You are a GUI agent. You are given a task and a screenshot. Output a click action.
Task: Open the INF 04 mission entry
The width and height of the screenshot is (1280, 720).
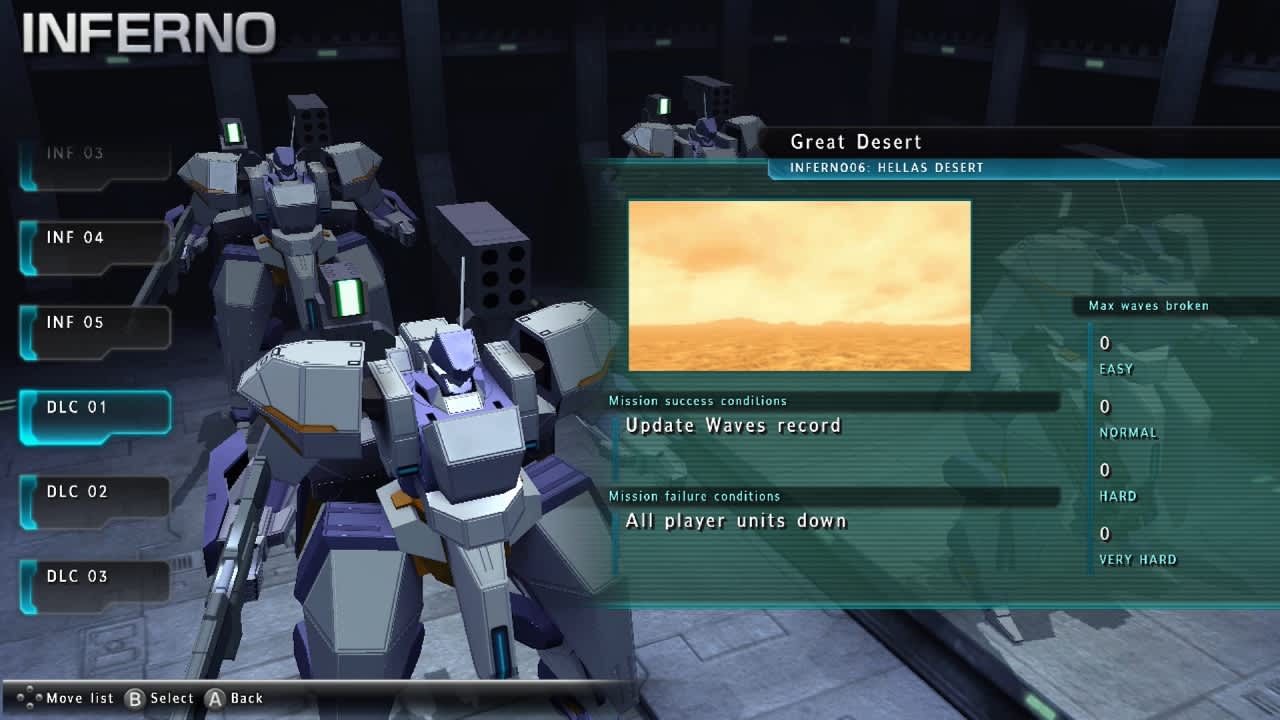pos(77,238)
